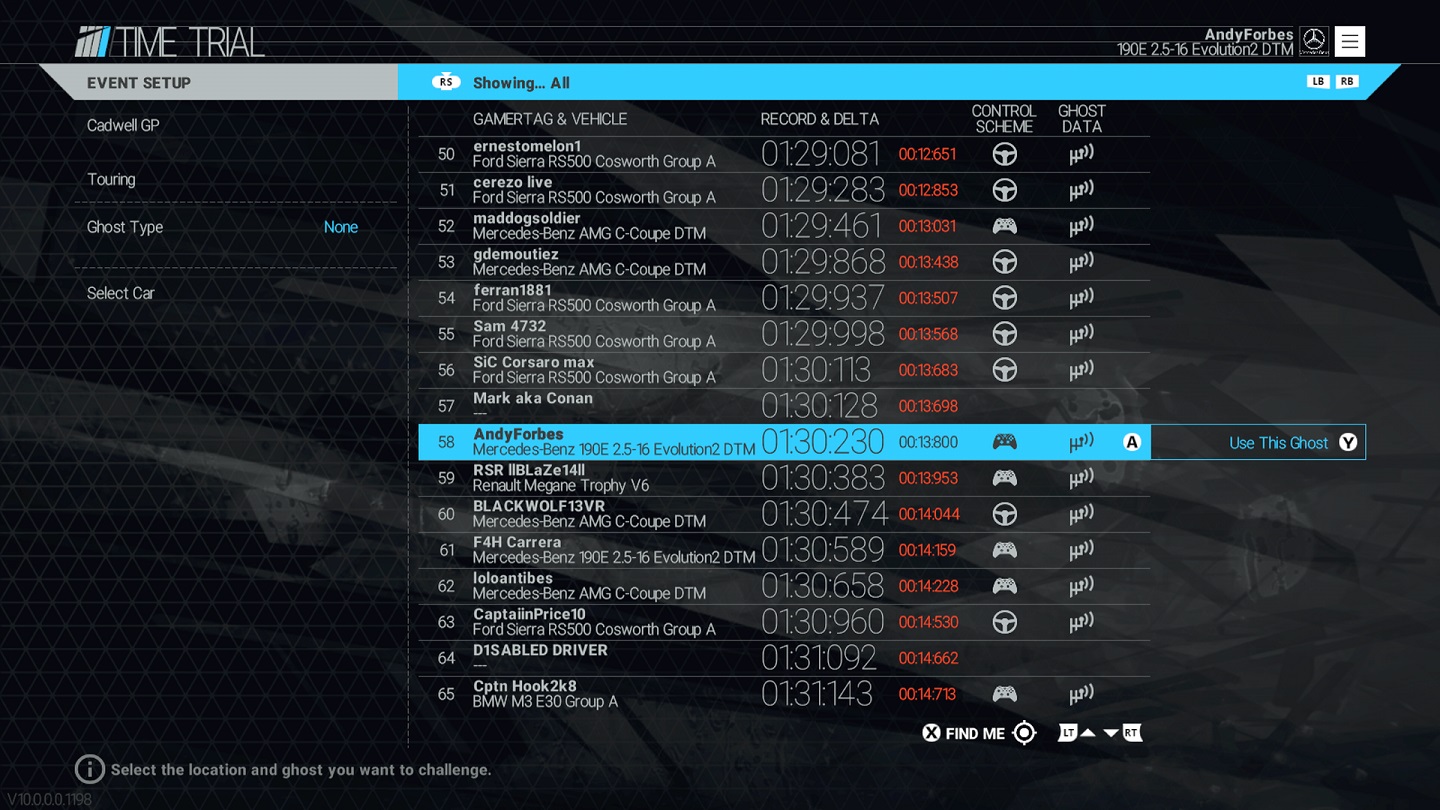Click the ghost data icon for AndyForbes
This screenshot has width=1440, height=810.
tap(1082, 441)
